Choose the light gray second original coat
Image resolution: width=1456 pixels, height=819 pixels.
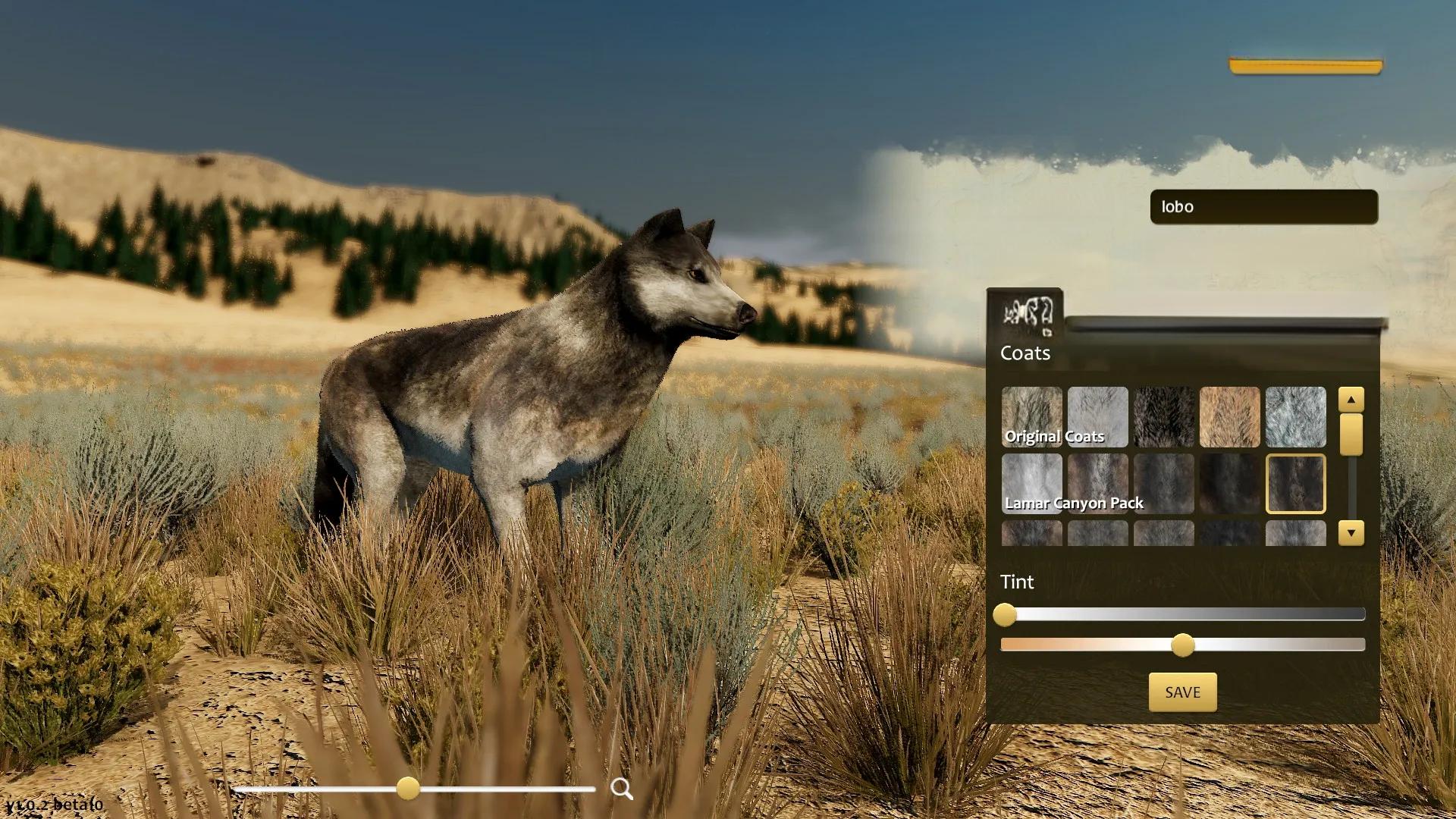(1097, 416)
